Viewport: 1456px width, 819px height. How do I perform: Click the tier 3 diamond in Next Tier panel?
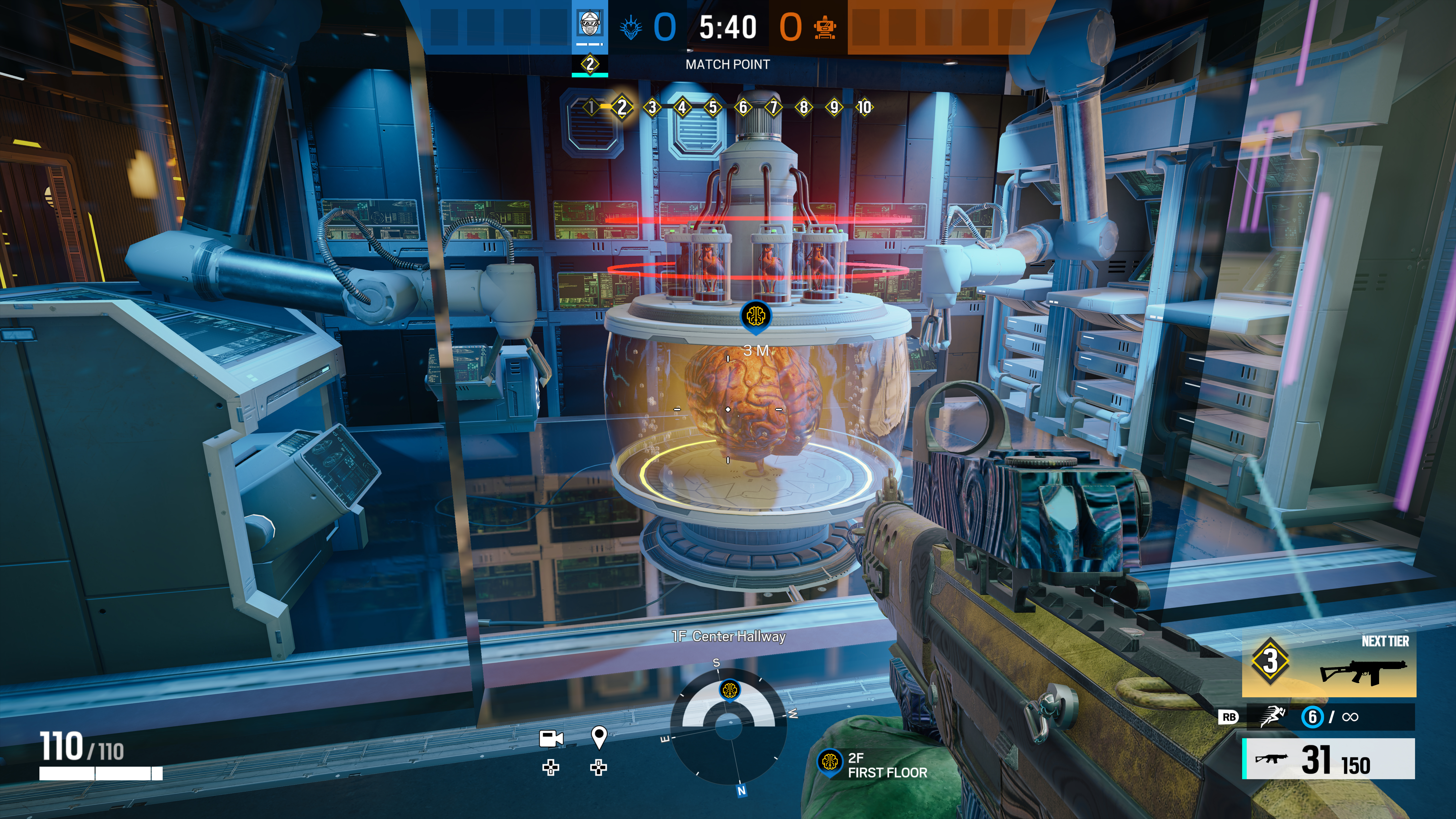tap(1270, 660)
